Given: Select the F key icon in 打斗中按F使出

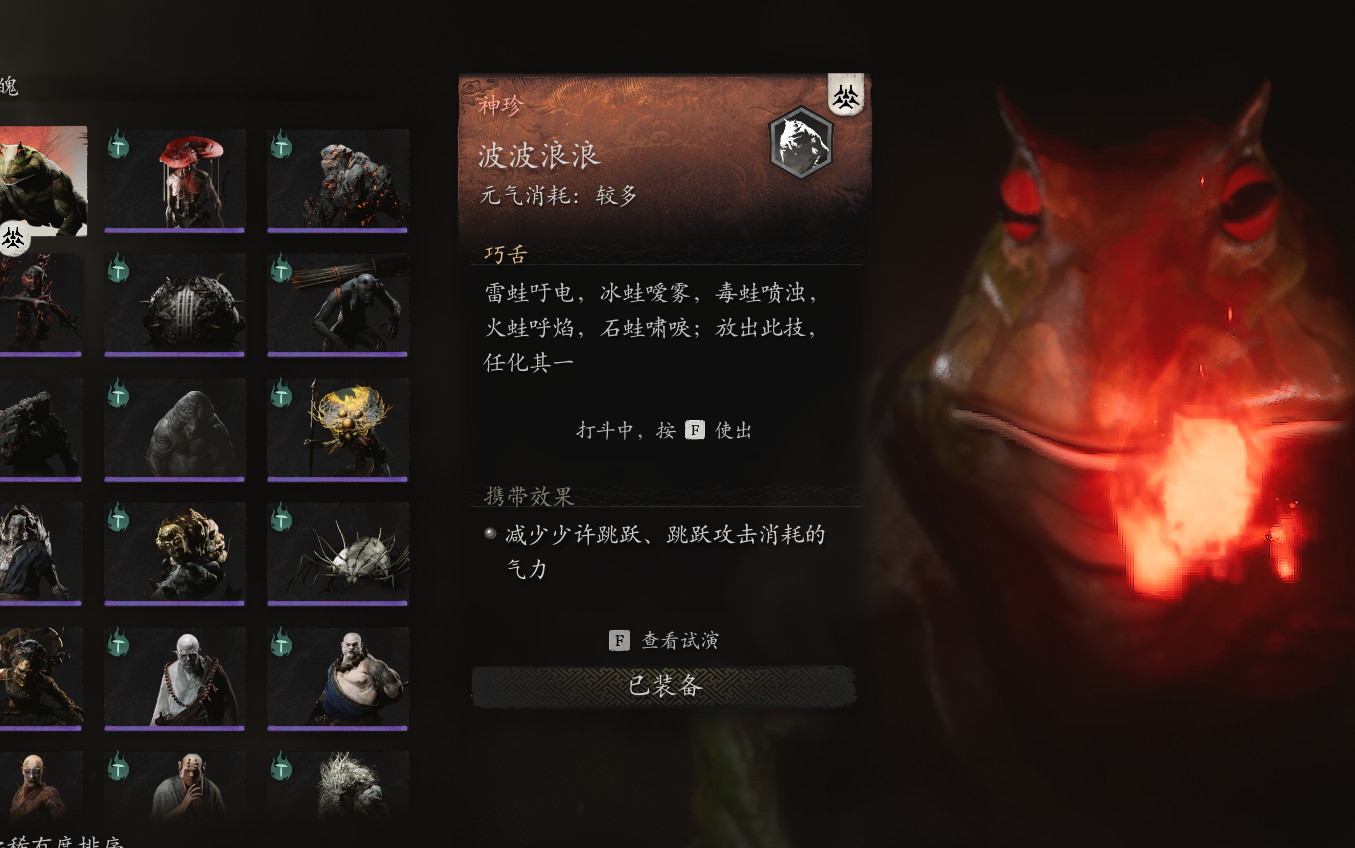Looking at the screenshot, I should pyautogui.click(x=693, y=430).
